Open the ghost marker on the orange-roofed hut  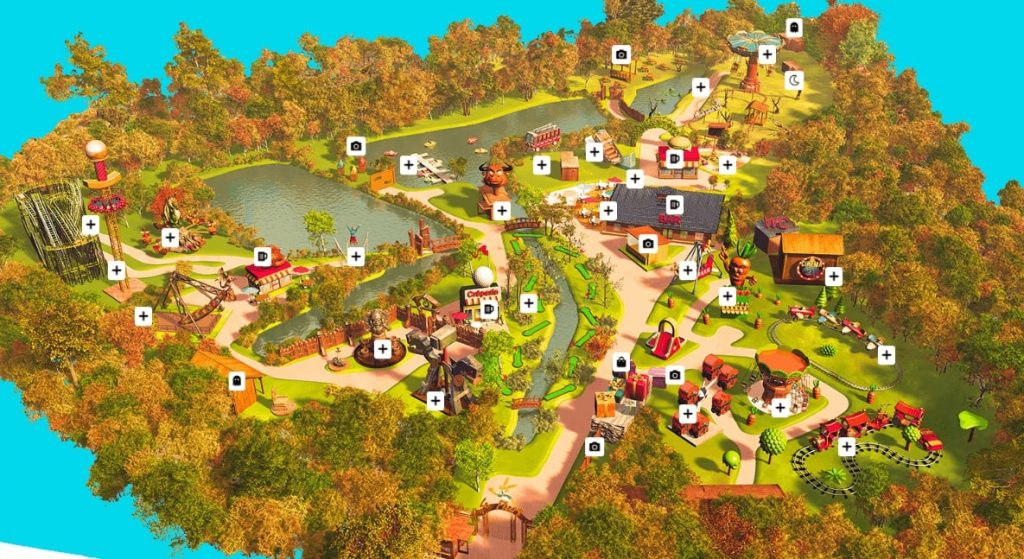tap(236, 380)
